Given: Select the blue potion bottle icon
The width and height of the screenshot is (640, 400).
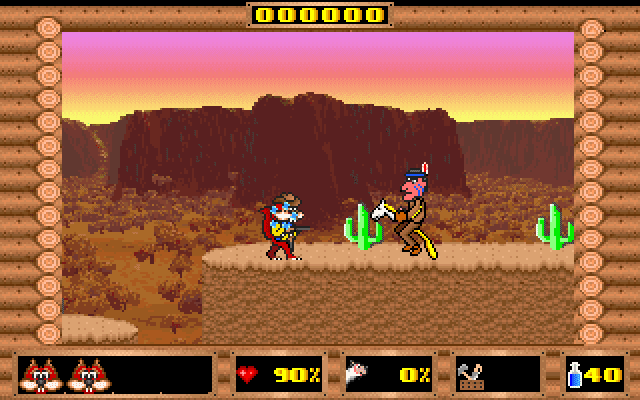Looking at the screenshot, I should click(579, 375).
